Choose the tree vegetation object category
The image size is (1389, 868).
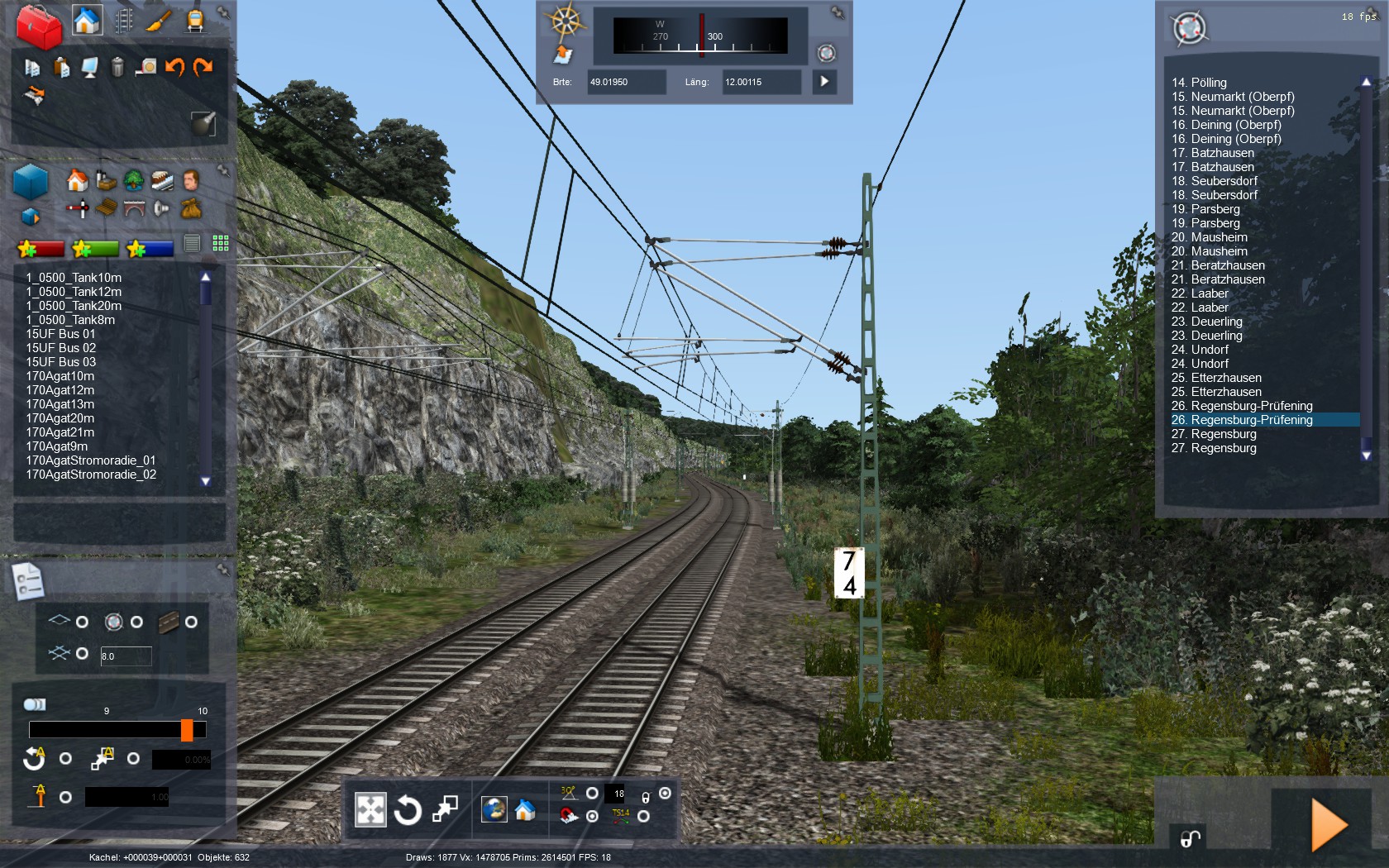(134, 179)
